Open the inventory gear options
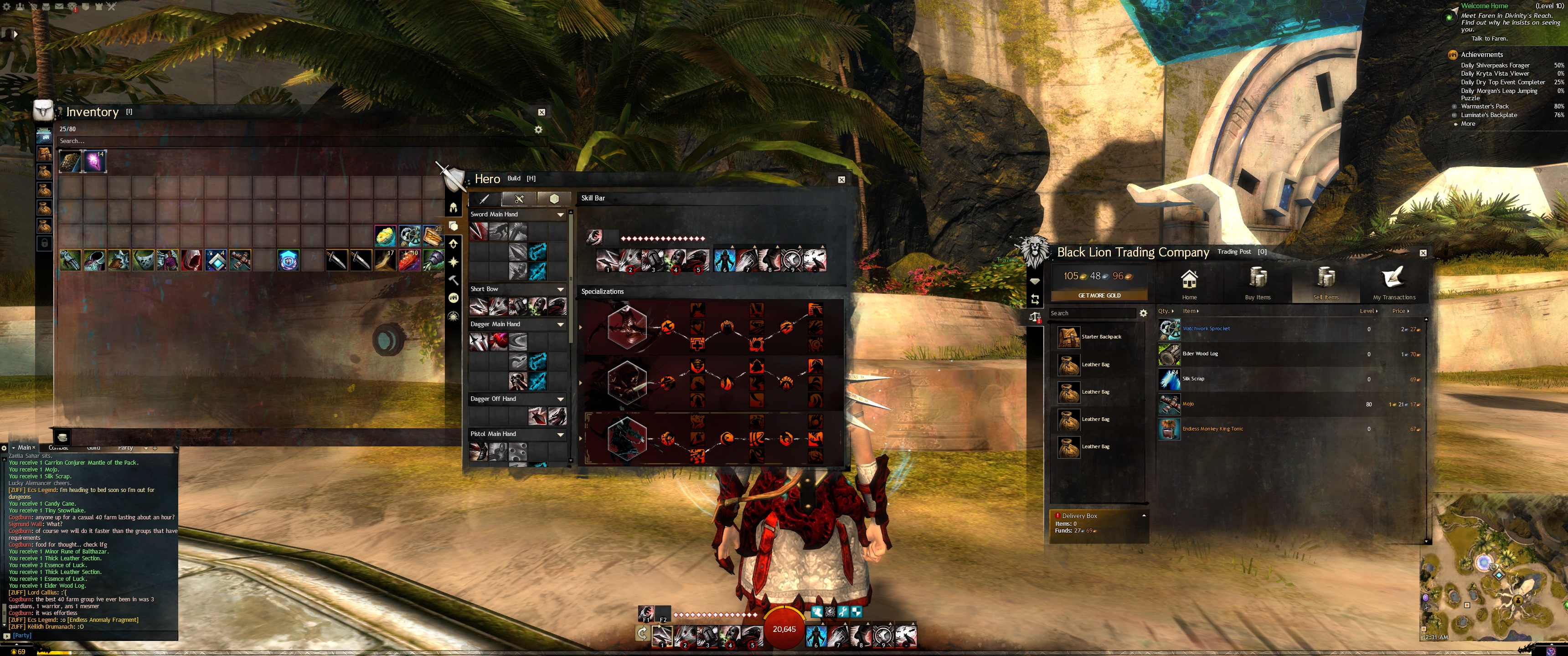Image resolution: width=1568 pixels, height=656 pixels. (x=538, y=130)
